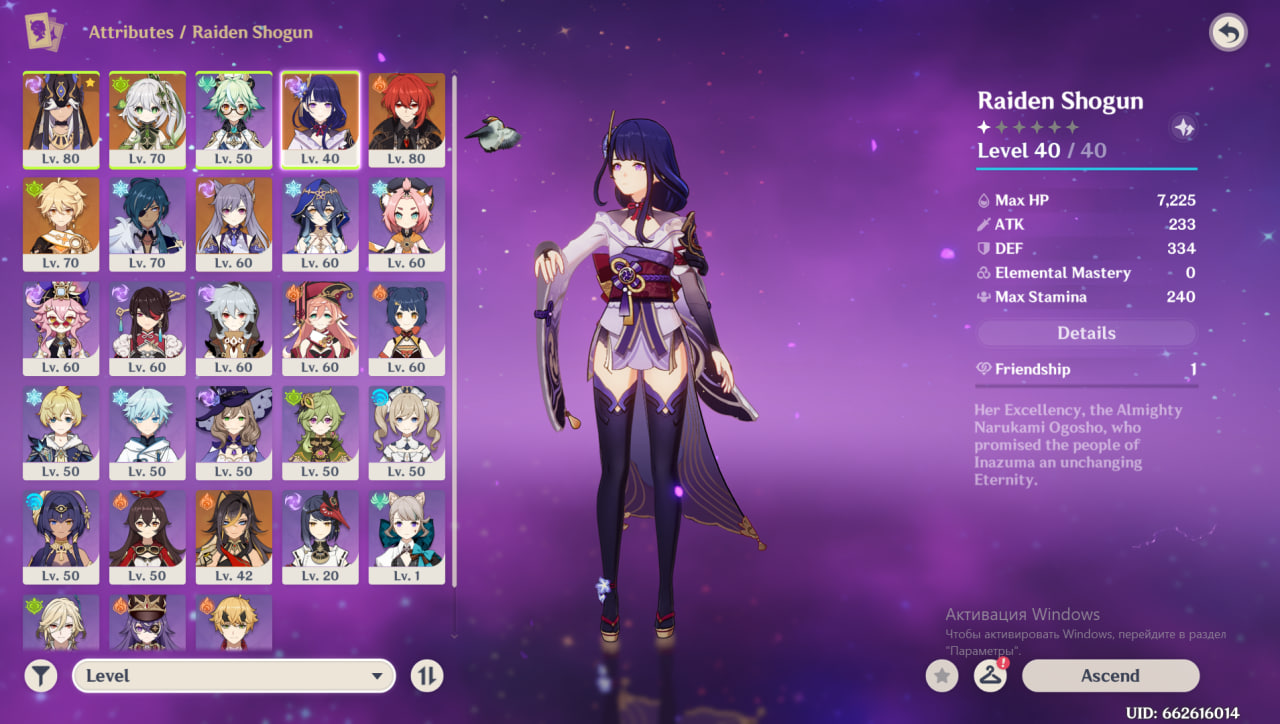This screenshot has width=1280, height=724.
Task: Choose the Cyno tile with jackal headdress
Action: point(61,119)
